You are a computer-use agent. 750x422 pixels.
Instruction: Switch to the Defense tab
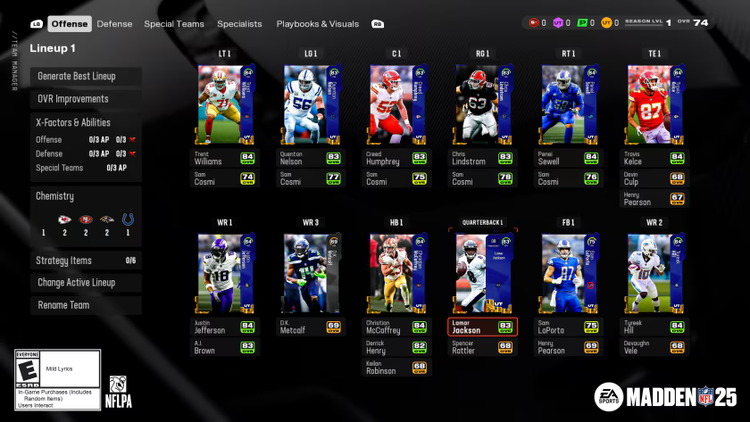[x=114, y=24]
